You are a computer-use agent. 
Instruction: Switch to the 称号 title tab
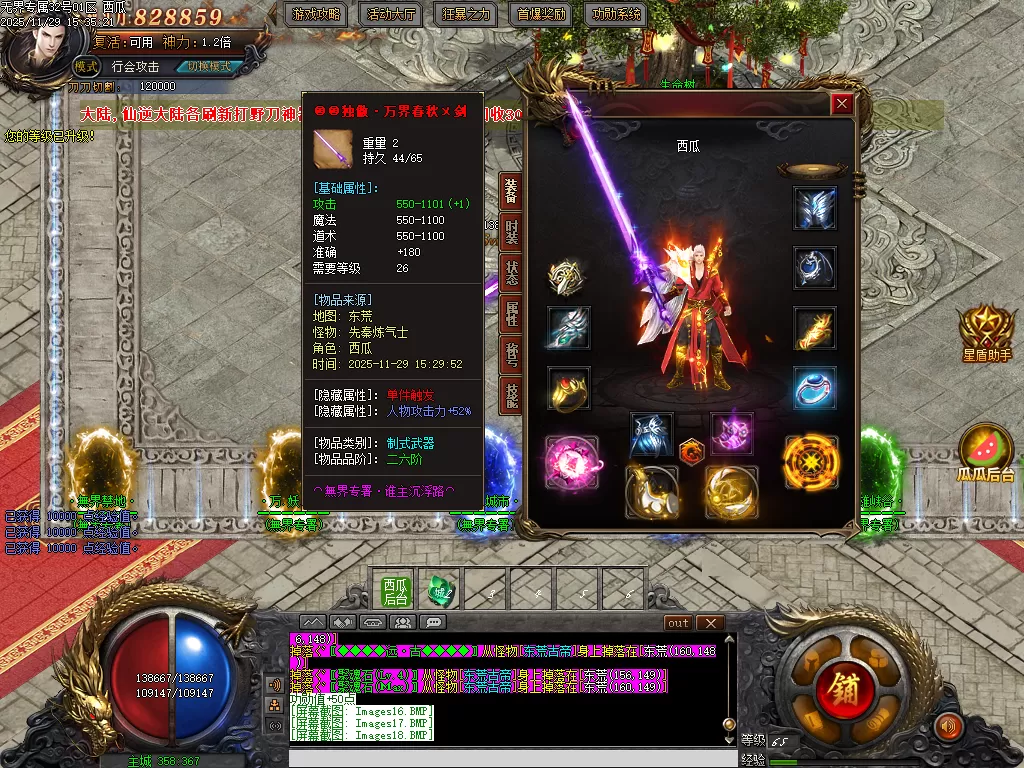pyautogui.click(x=510, y=356)
